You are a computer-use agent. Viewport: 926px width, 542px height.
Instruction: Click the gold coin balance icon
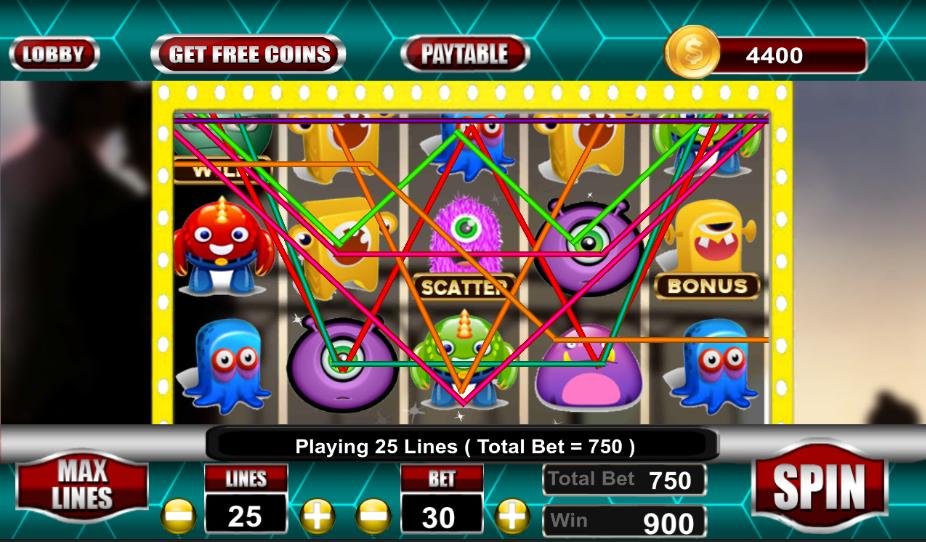(692, 53)
